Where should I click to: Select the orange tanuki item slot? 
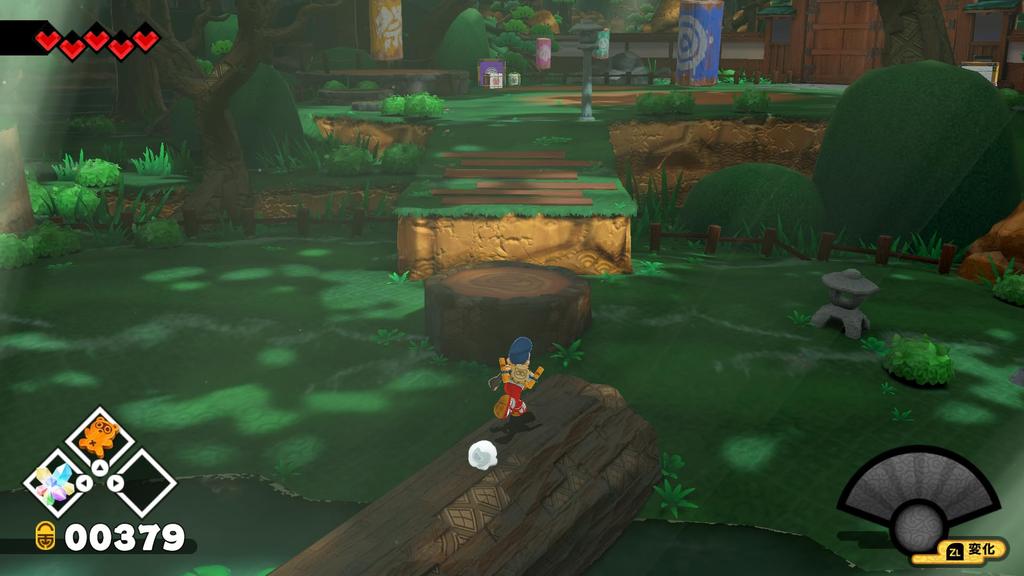(99, 437)
